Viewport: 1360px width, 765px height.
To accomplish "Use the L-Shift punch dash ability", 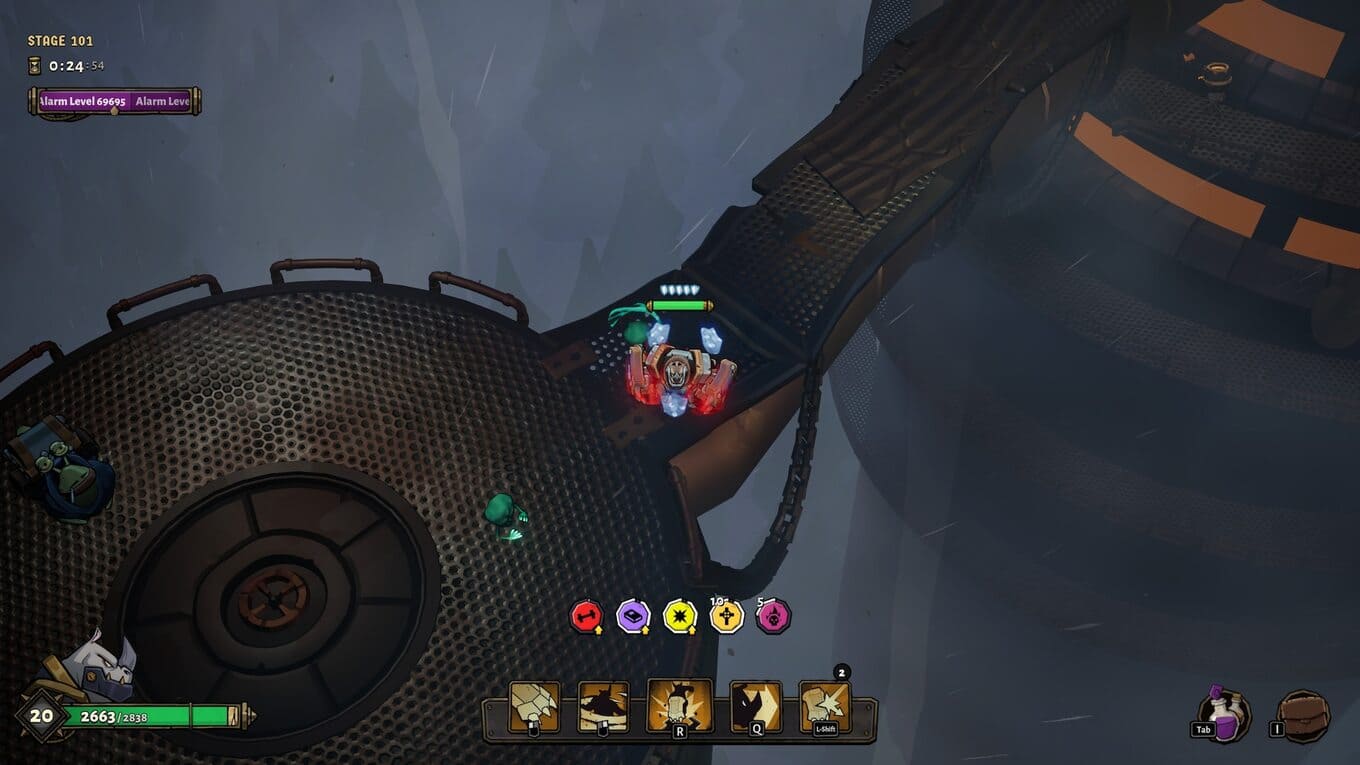I will click(825, 706).
